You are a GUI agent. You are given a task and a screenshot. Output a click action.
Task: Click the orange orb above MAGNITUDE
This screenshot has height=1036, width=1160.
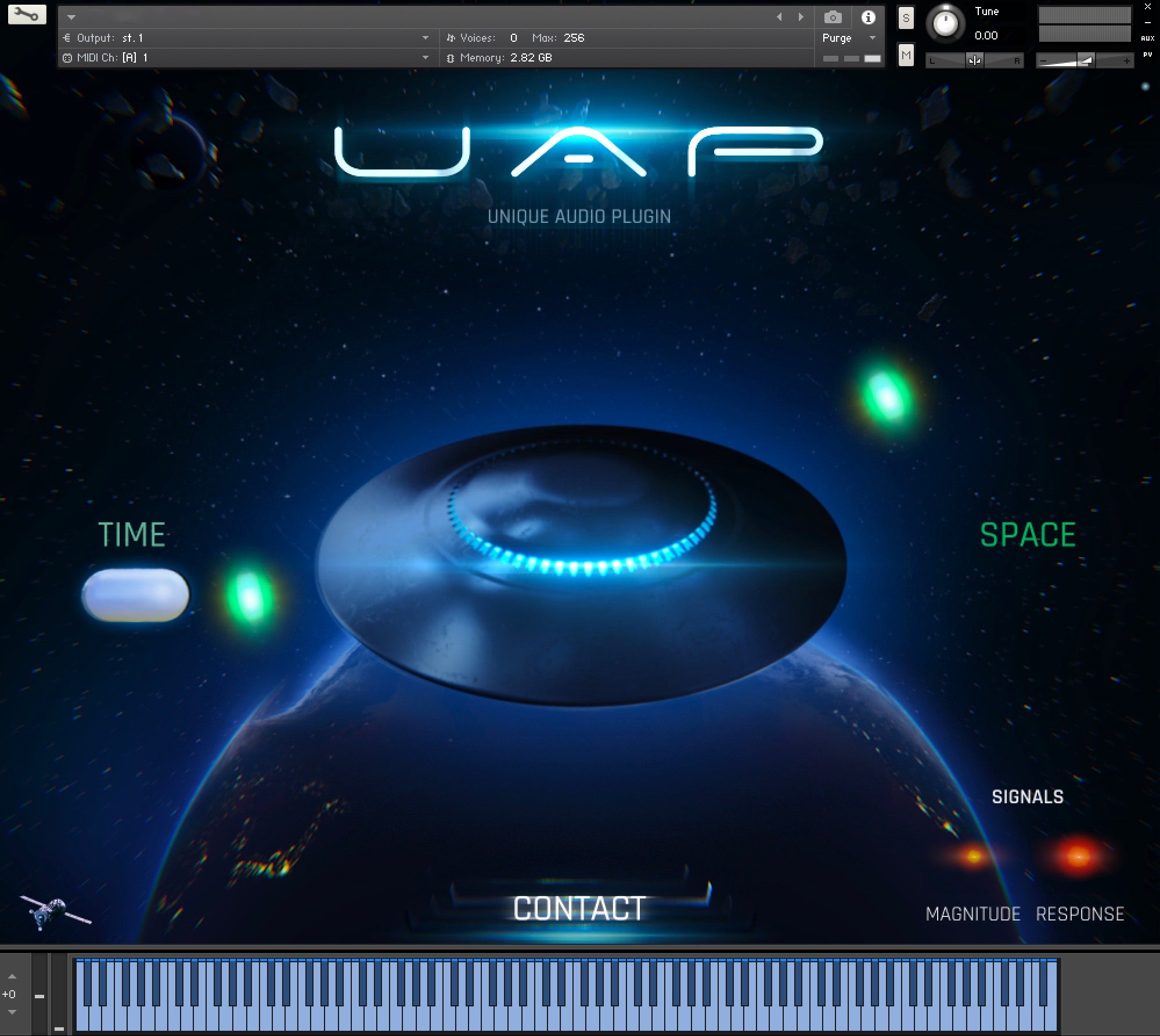coord(974,855)
